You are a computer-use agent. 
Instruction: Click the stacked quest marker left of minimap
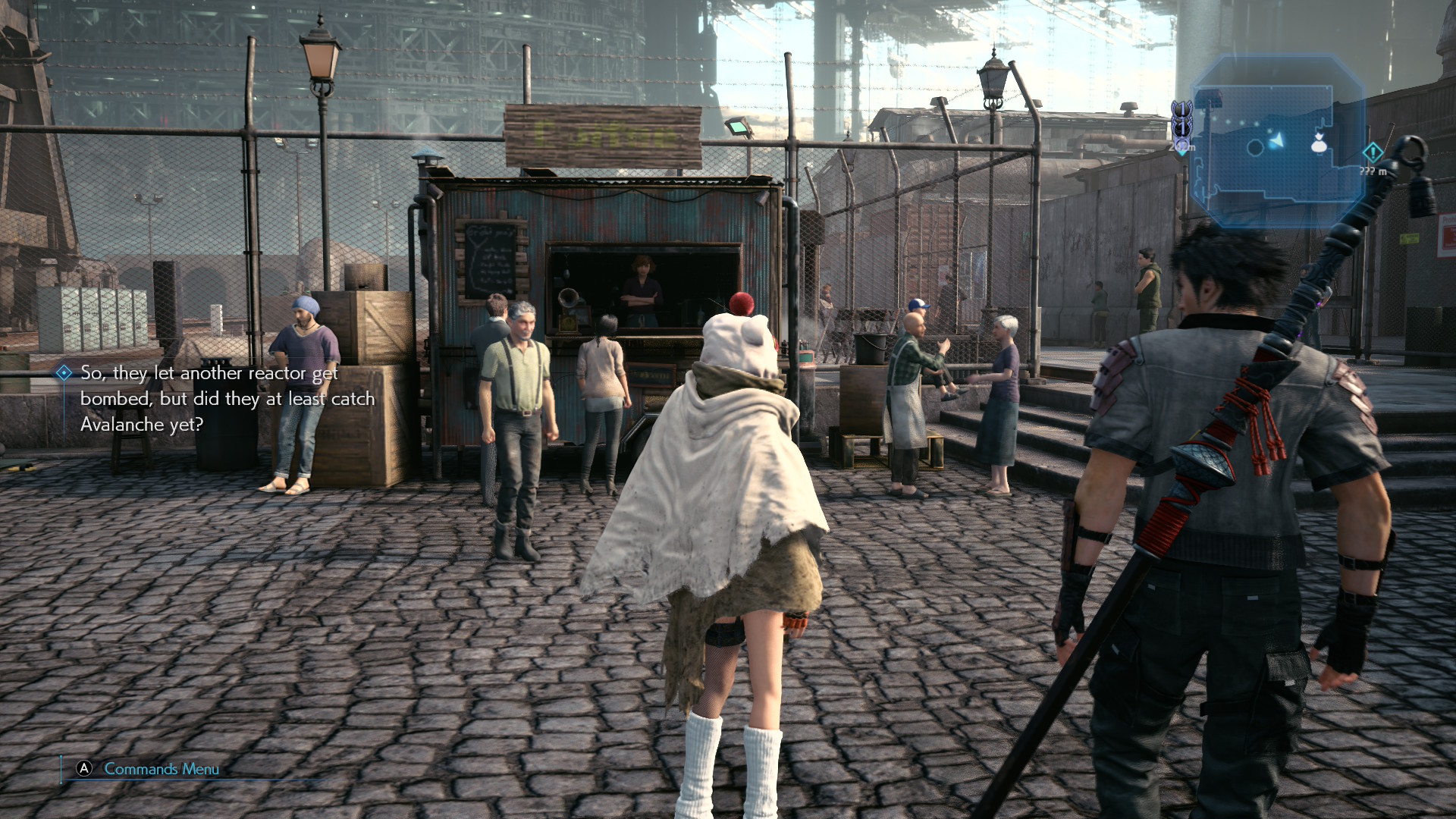[1181, 127]
